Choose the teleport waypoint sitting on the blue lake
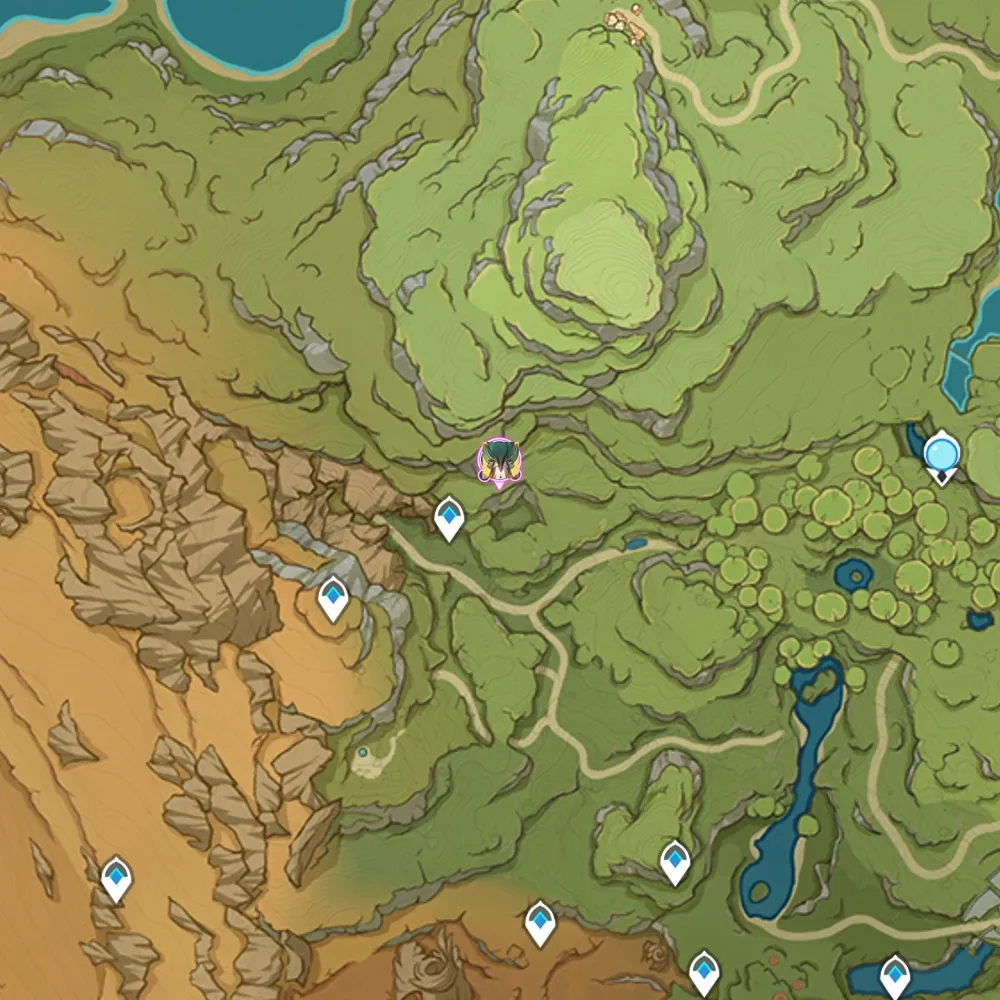This screenshot has height=1000, width=1000. click(x=894, y=973)
